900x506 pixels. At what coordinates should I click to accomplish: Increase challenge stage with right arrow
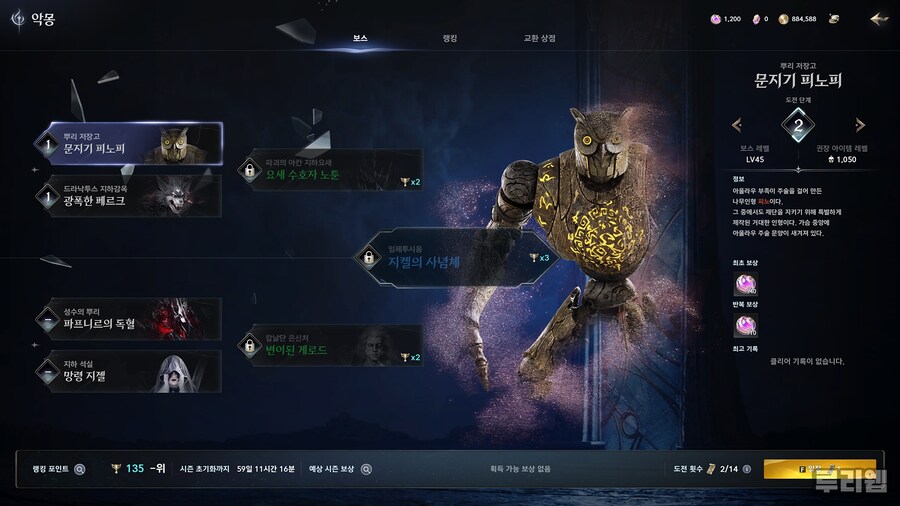click(859, 125)
